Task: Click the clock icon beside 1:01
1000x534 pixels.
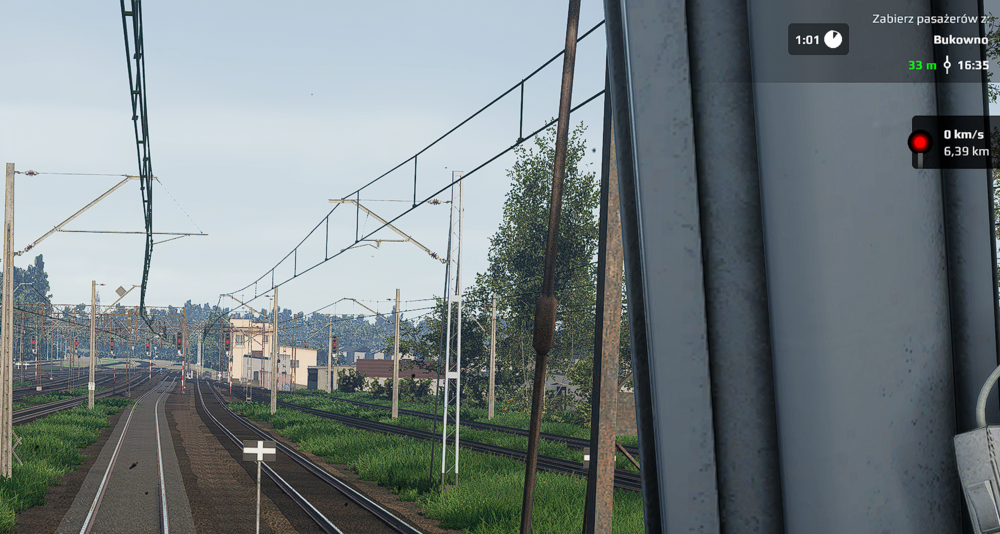Action: [832, 40]
